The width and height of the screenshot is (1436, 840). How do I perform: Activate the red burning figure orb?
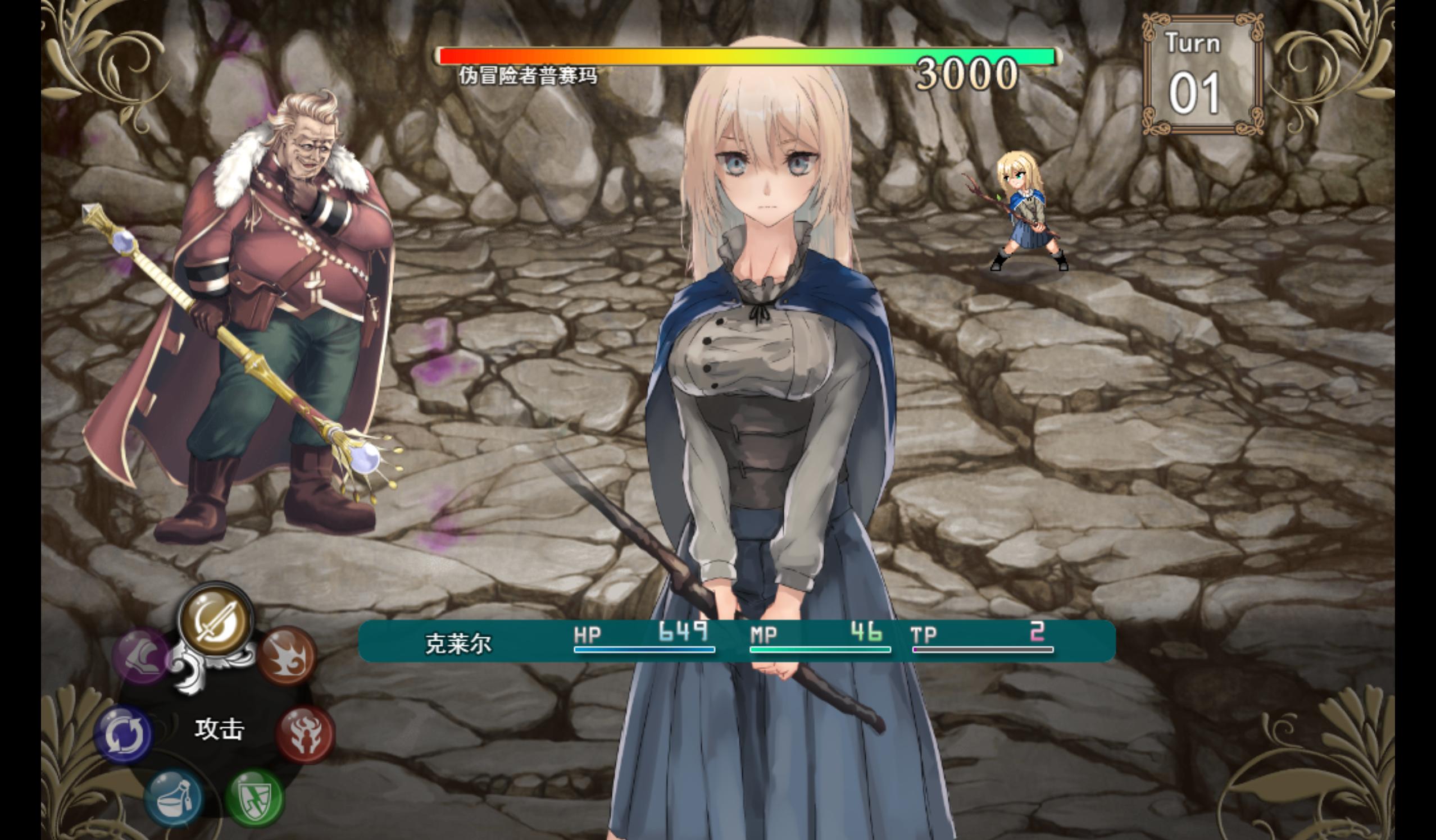[305, 734]
